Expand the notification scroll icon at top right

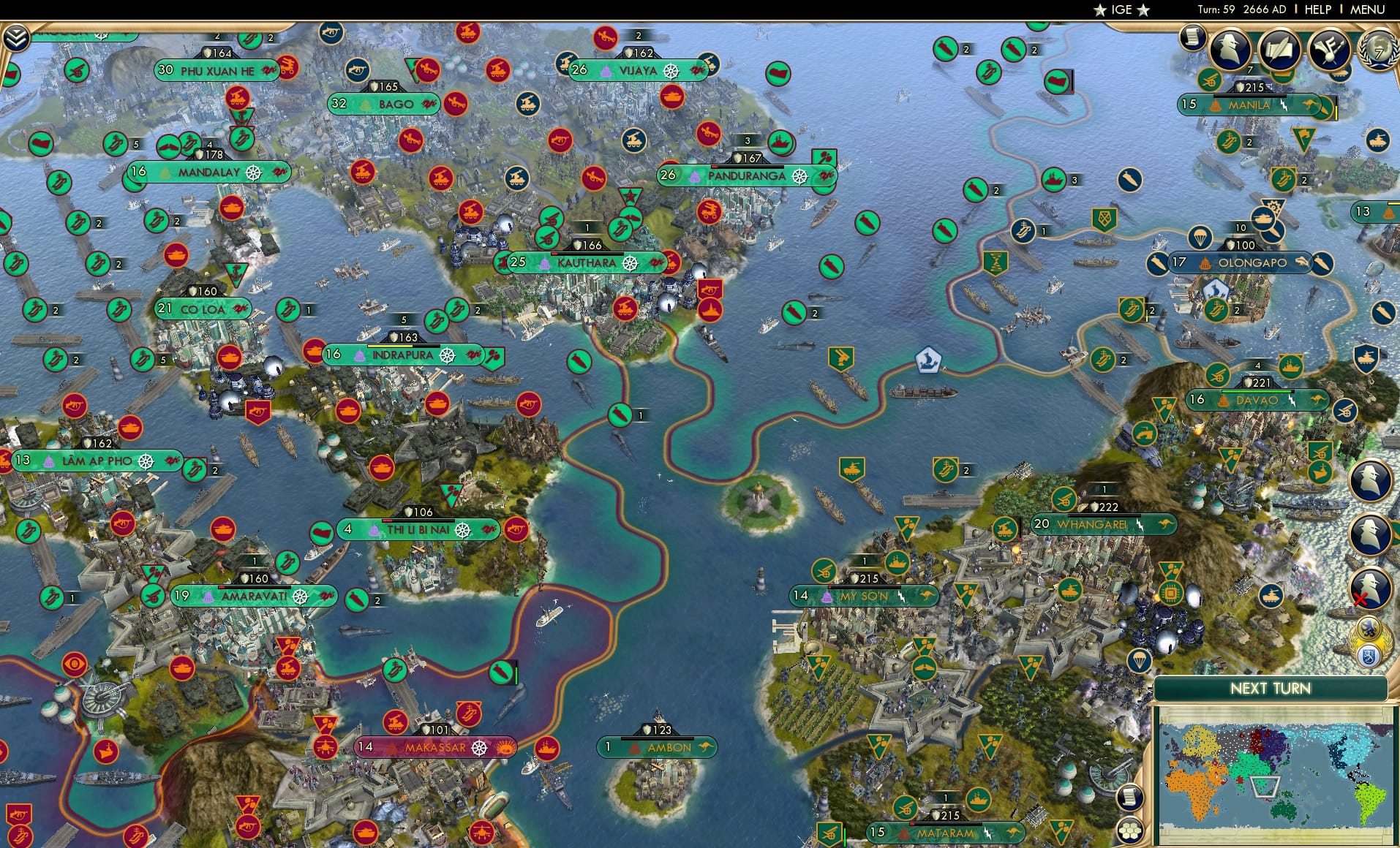click(1192, 38)
